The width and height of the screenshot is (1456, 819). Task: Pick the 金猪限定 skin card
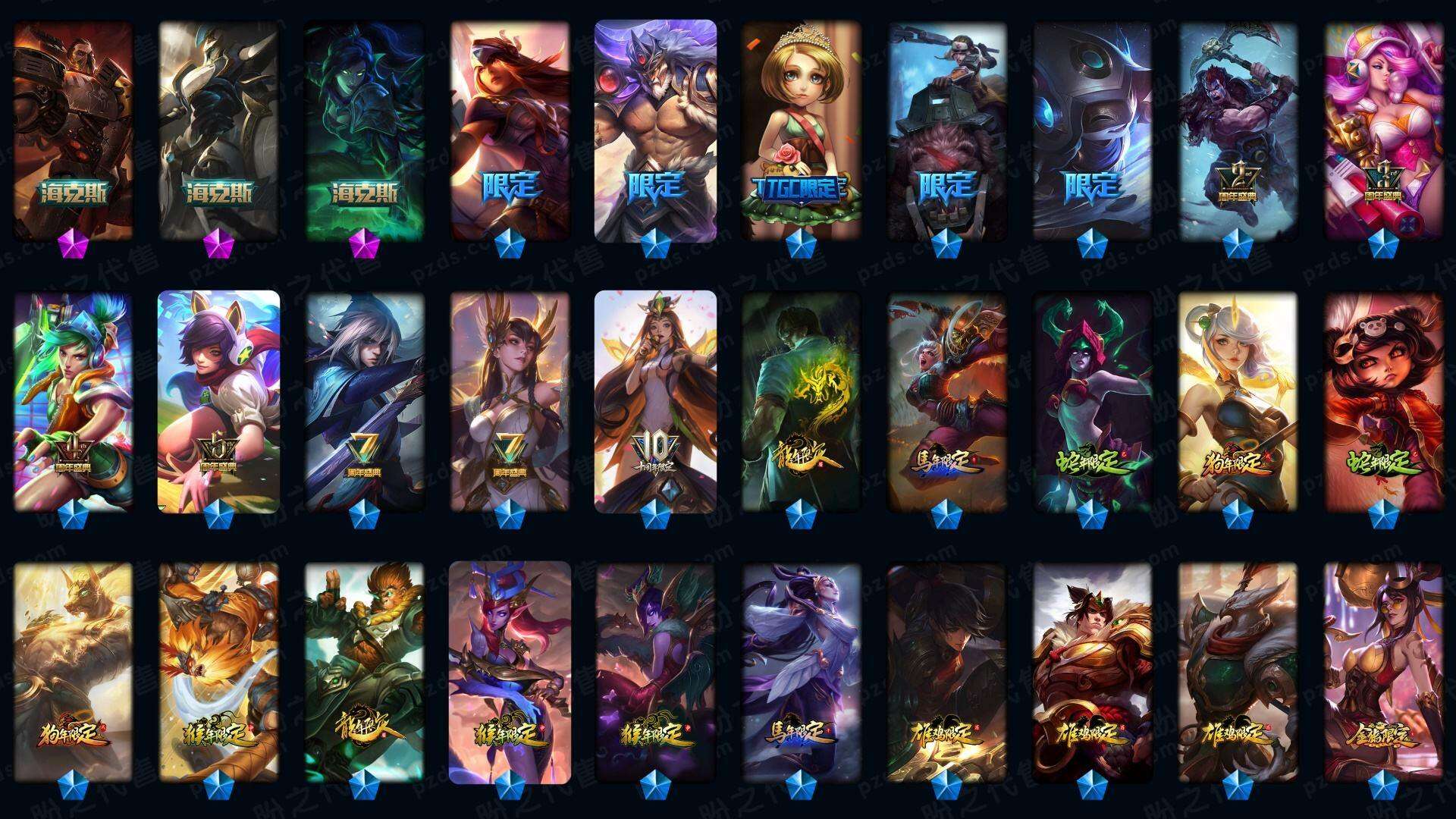pos(1383,672)
